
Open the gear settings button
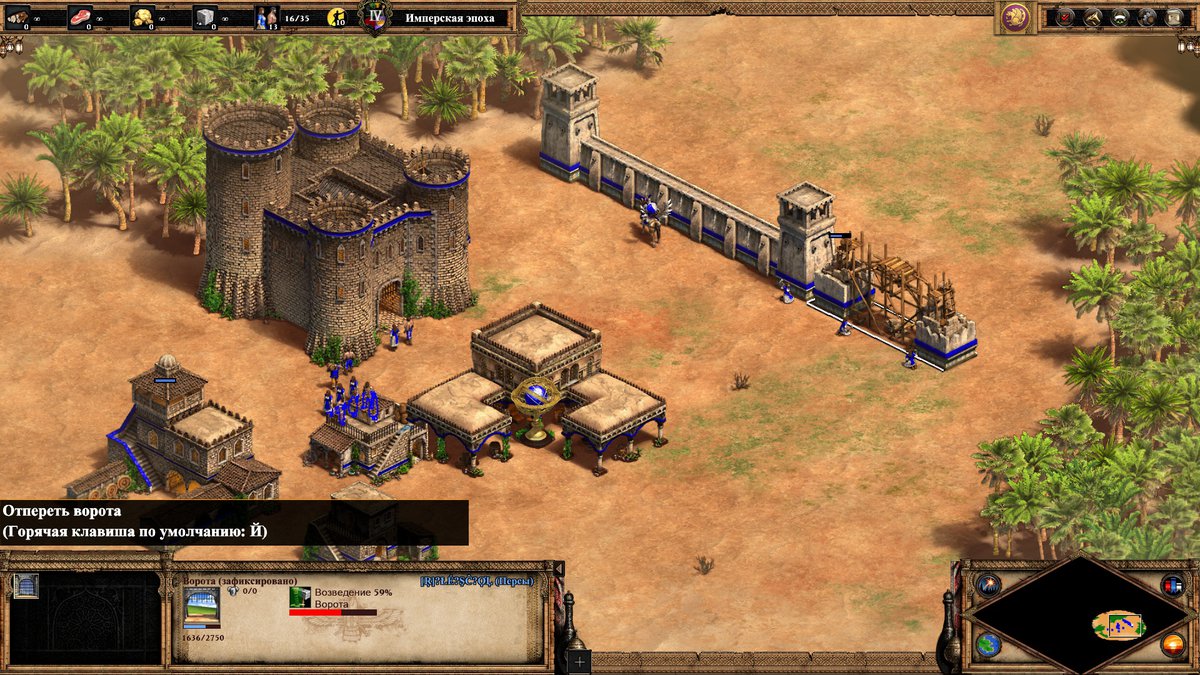1147,16
